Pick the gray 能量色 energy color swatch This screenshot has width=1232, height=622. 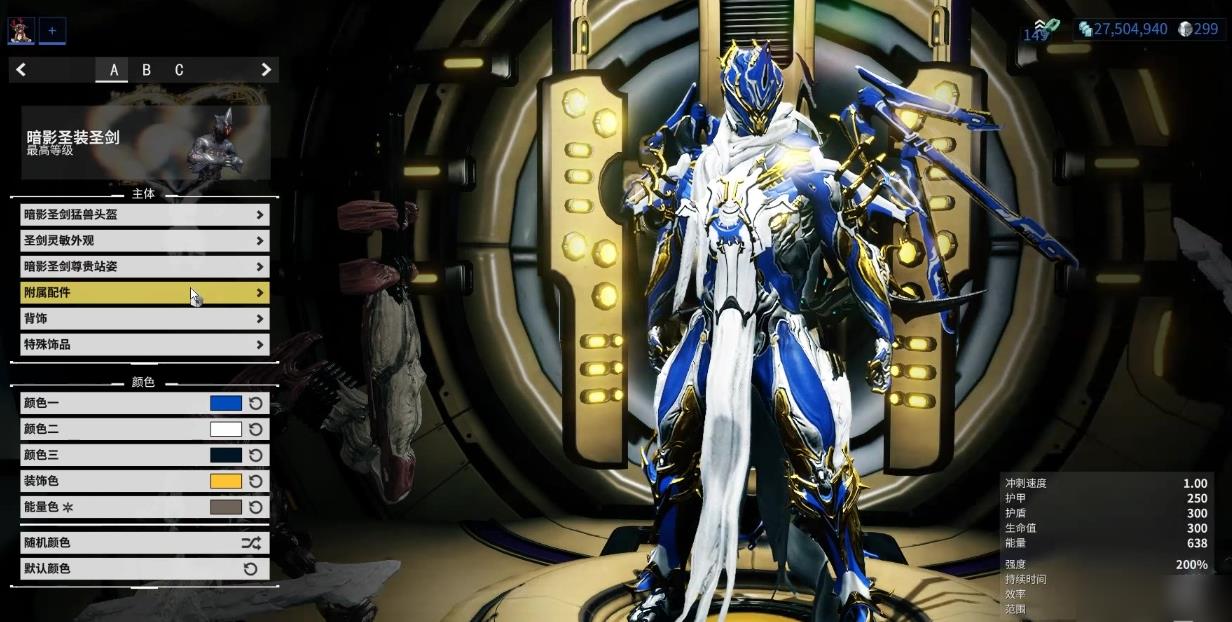[226, 507]
